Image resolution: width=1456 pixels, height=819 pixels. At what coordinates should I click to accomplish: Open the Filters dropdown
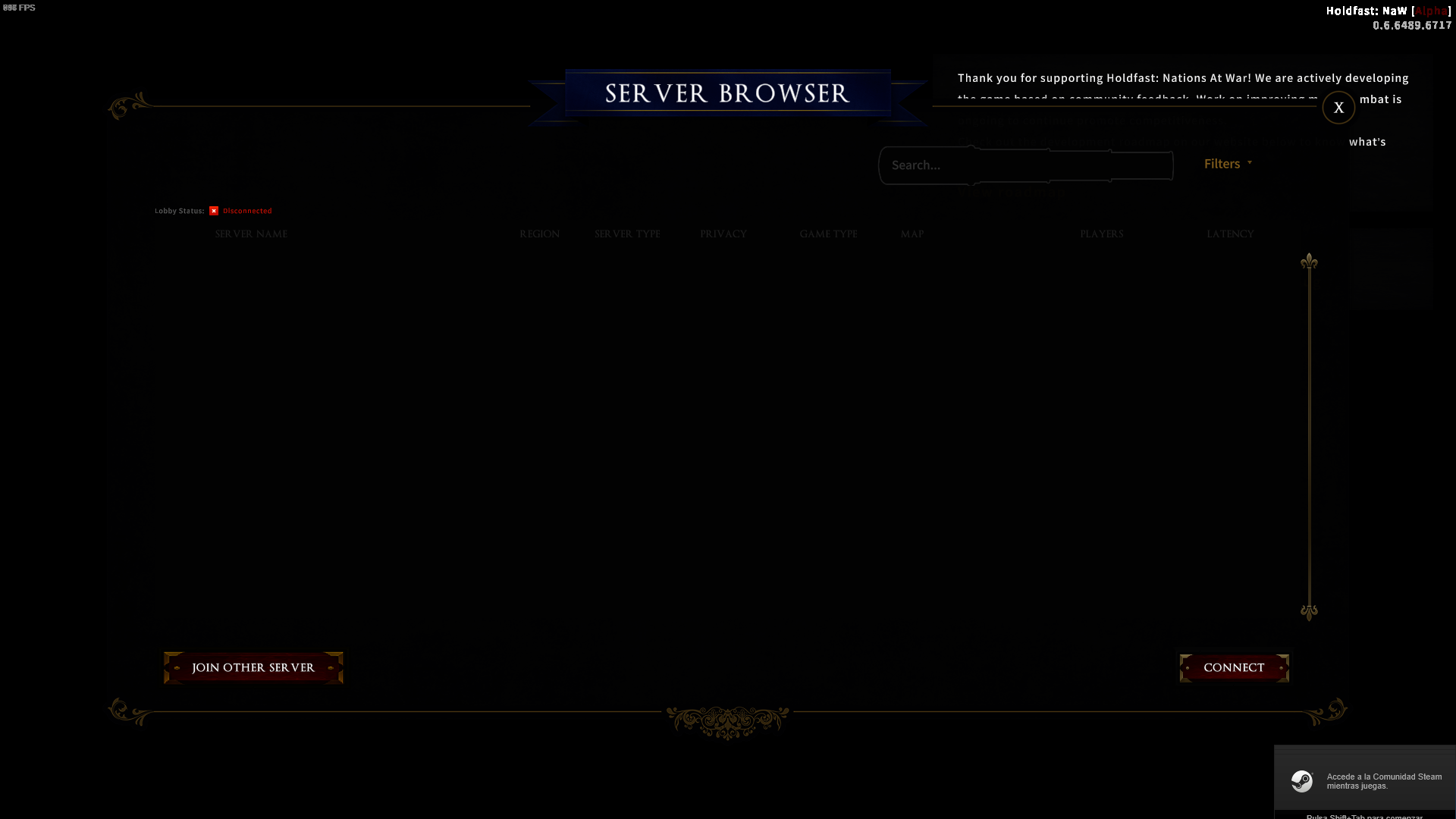pyautogui.click(x=1221, y=164)
